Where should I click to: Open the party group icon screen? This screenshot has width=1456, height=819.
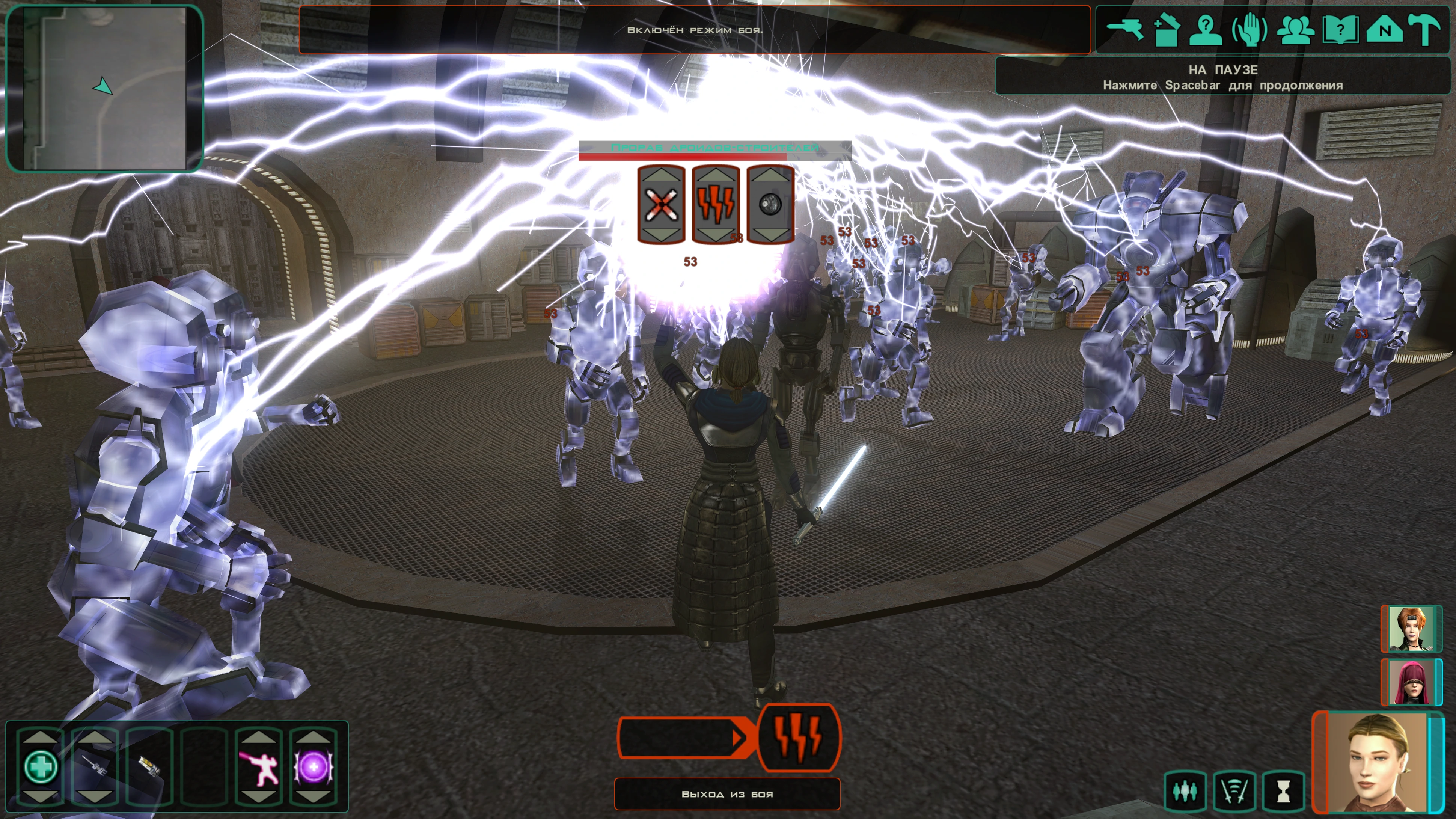1295,29
